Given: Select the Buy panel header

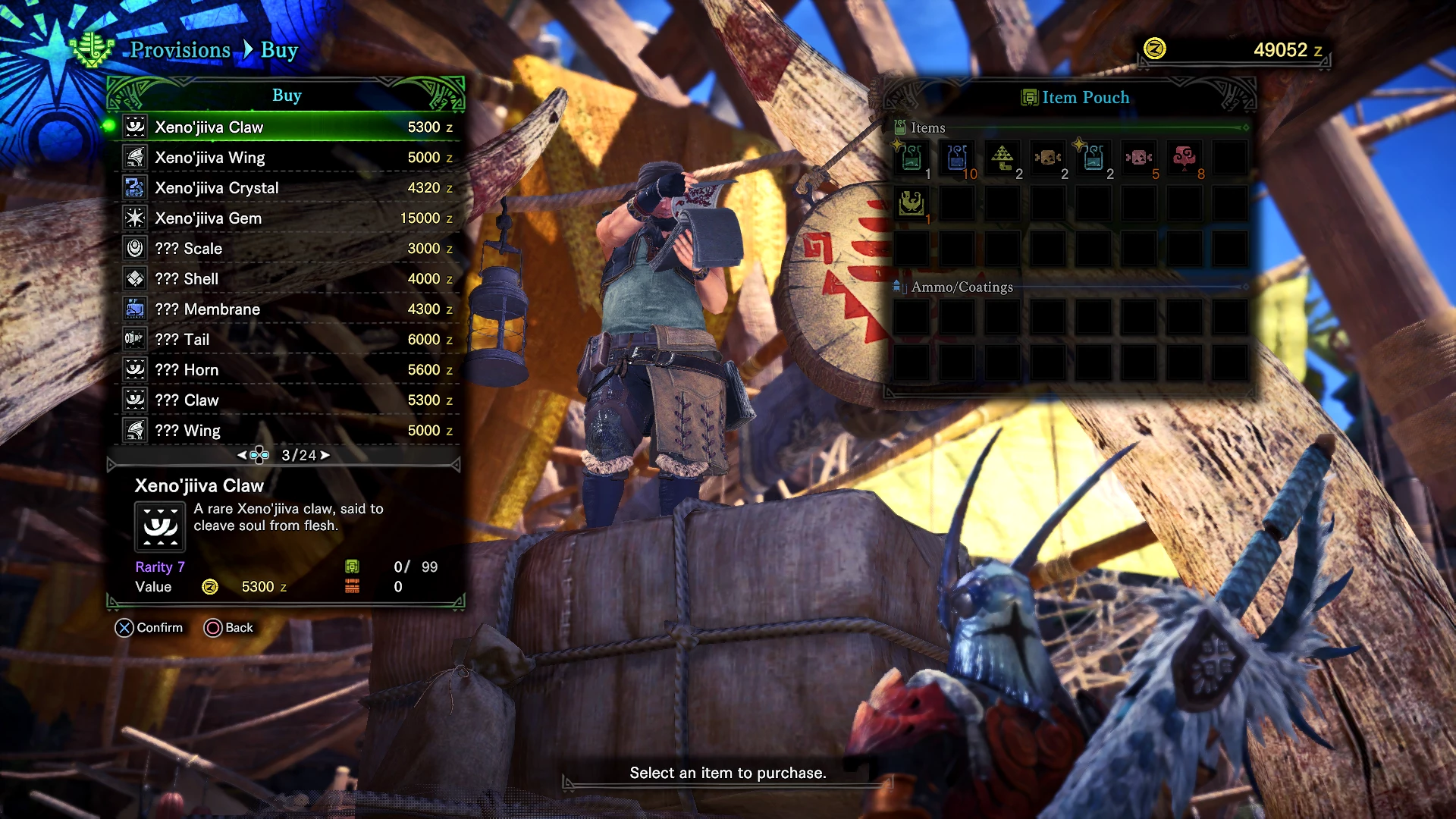Looking at the screenshot, I should (x=287, y=95).
